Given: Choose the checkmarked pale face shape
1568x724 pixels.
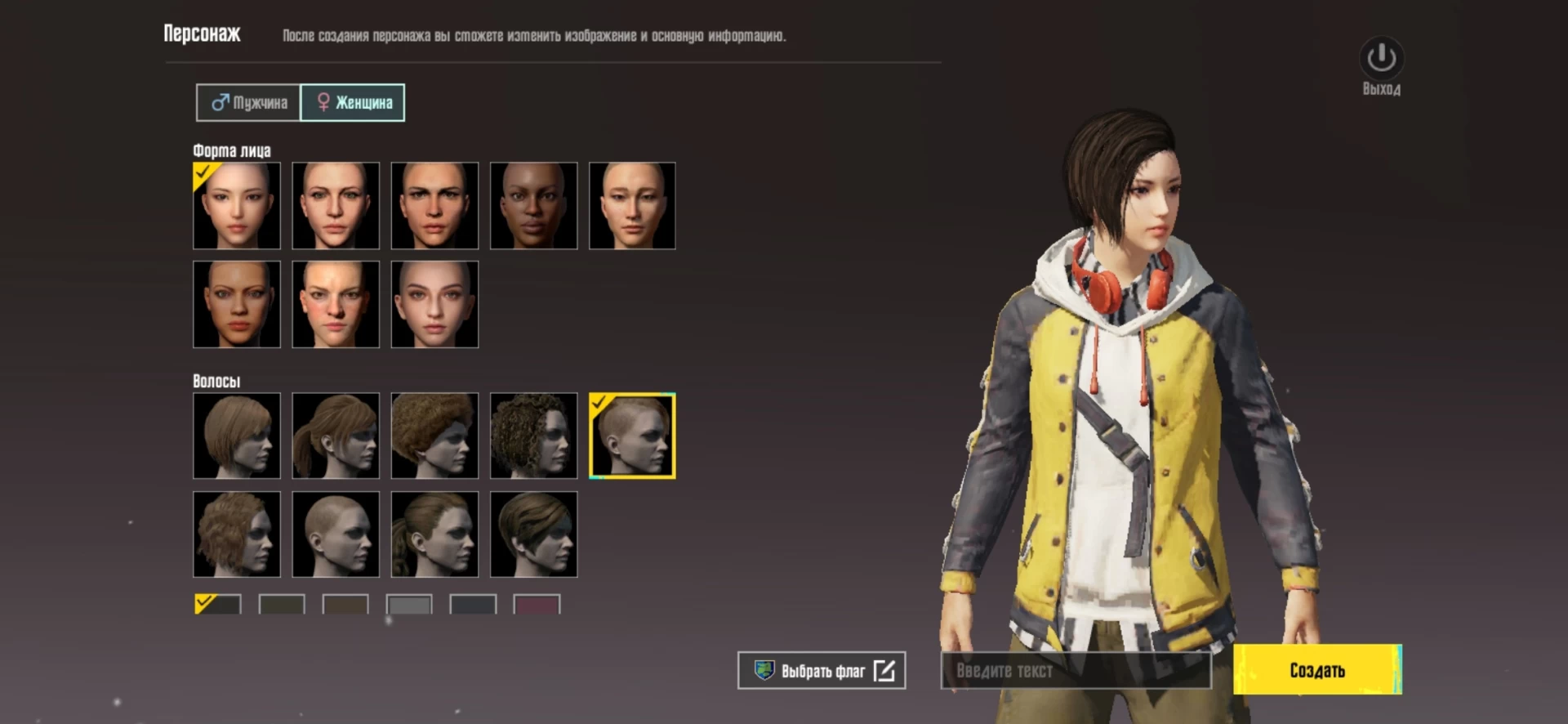Looking at the screenshot, I should (237, 206).
